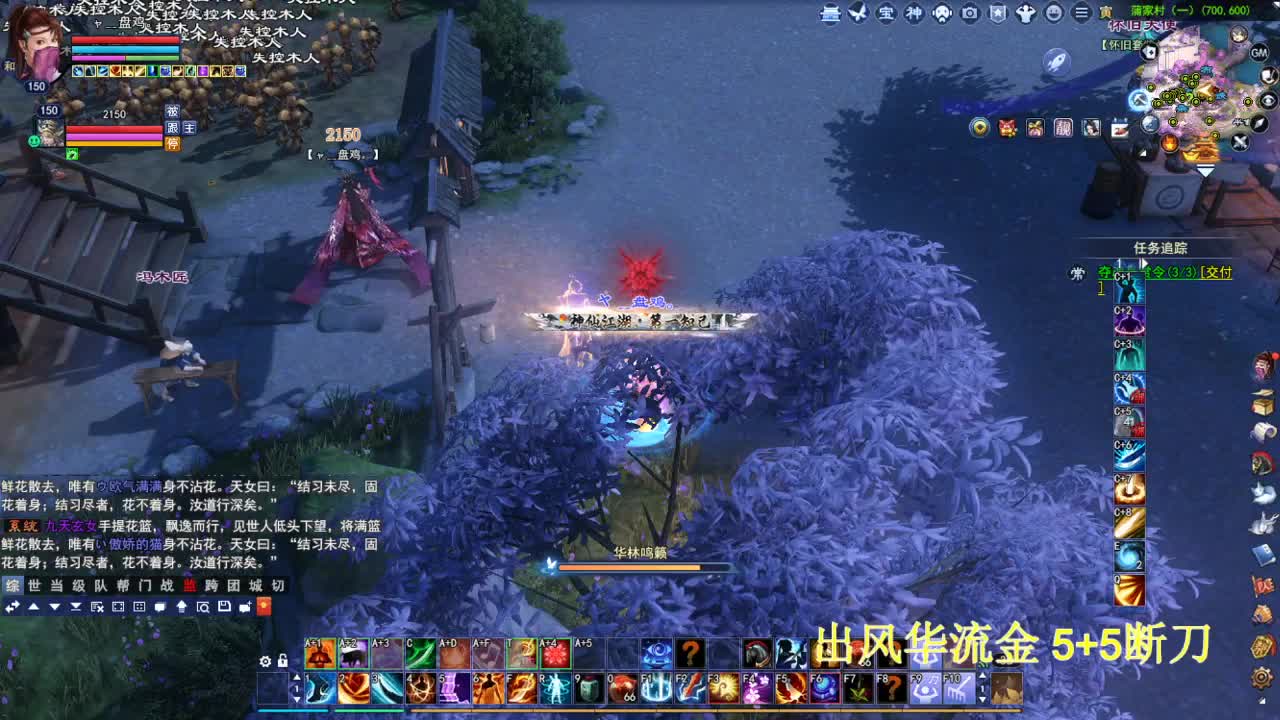Screen dimensions: 1280x720
Task: Open the calendar icon in the icon row
Action: coord(1118,128)
